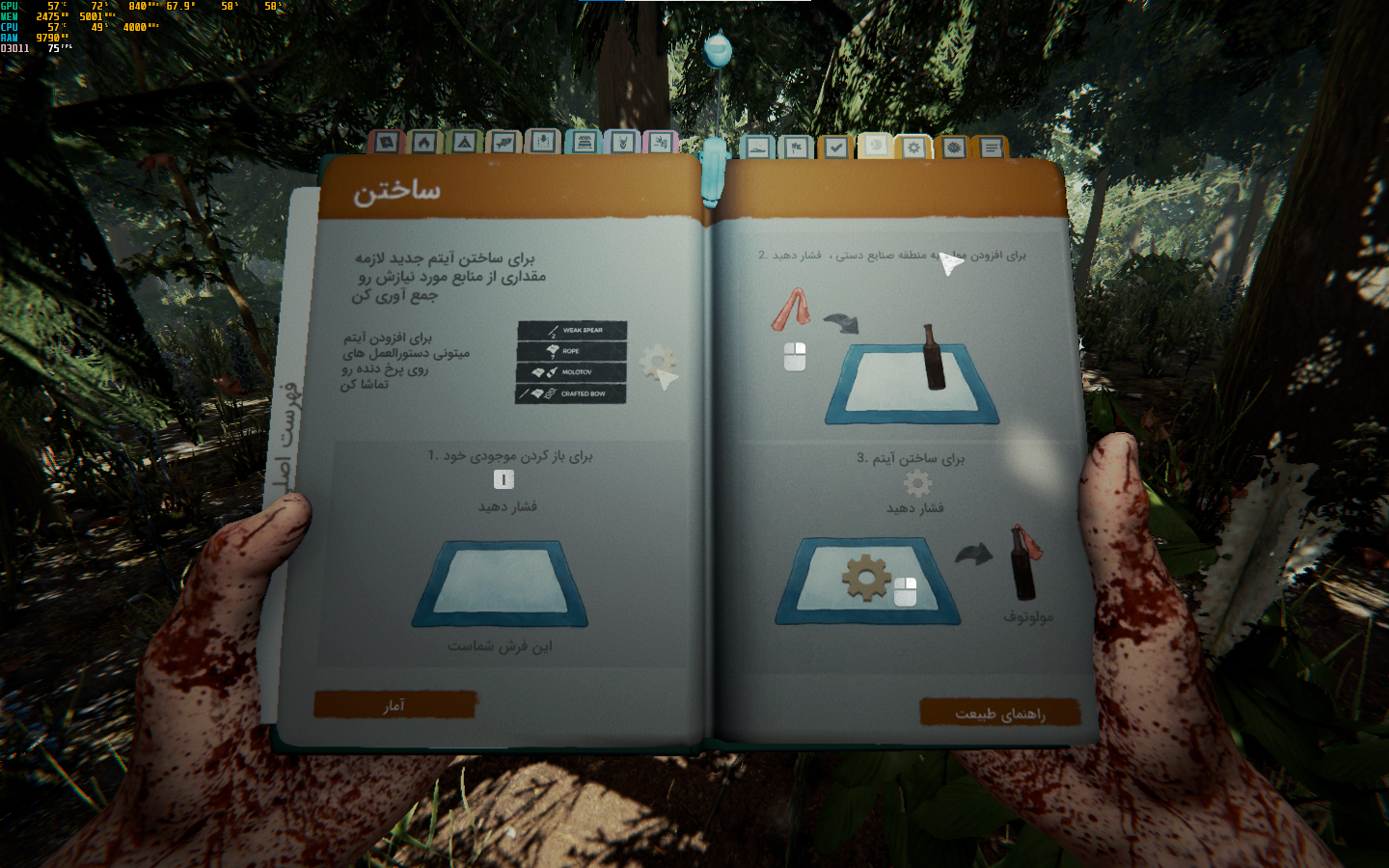
Task: Select the text lines notes tab
Action: (992, 148)
